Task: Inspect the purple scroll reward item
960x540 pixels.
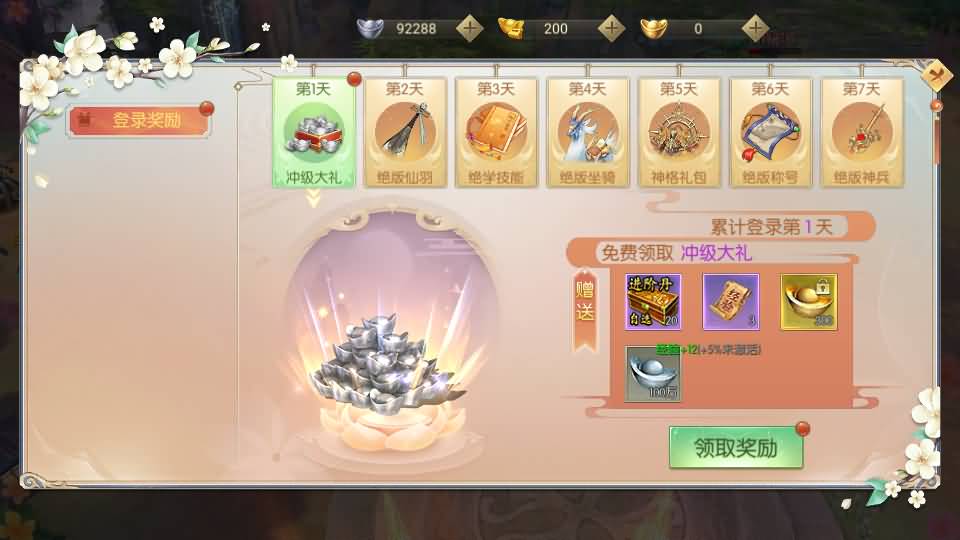Action: tap(731, 301)
